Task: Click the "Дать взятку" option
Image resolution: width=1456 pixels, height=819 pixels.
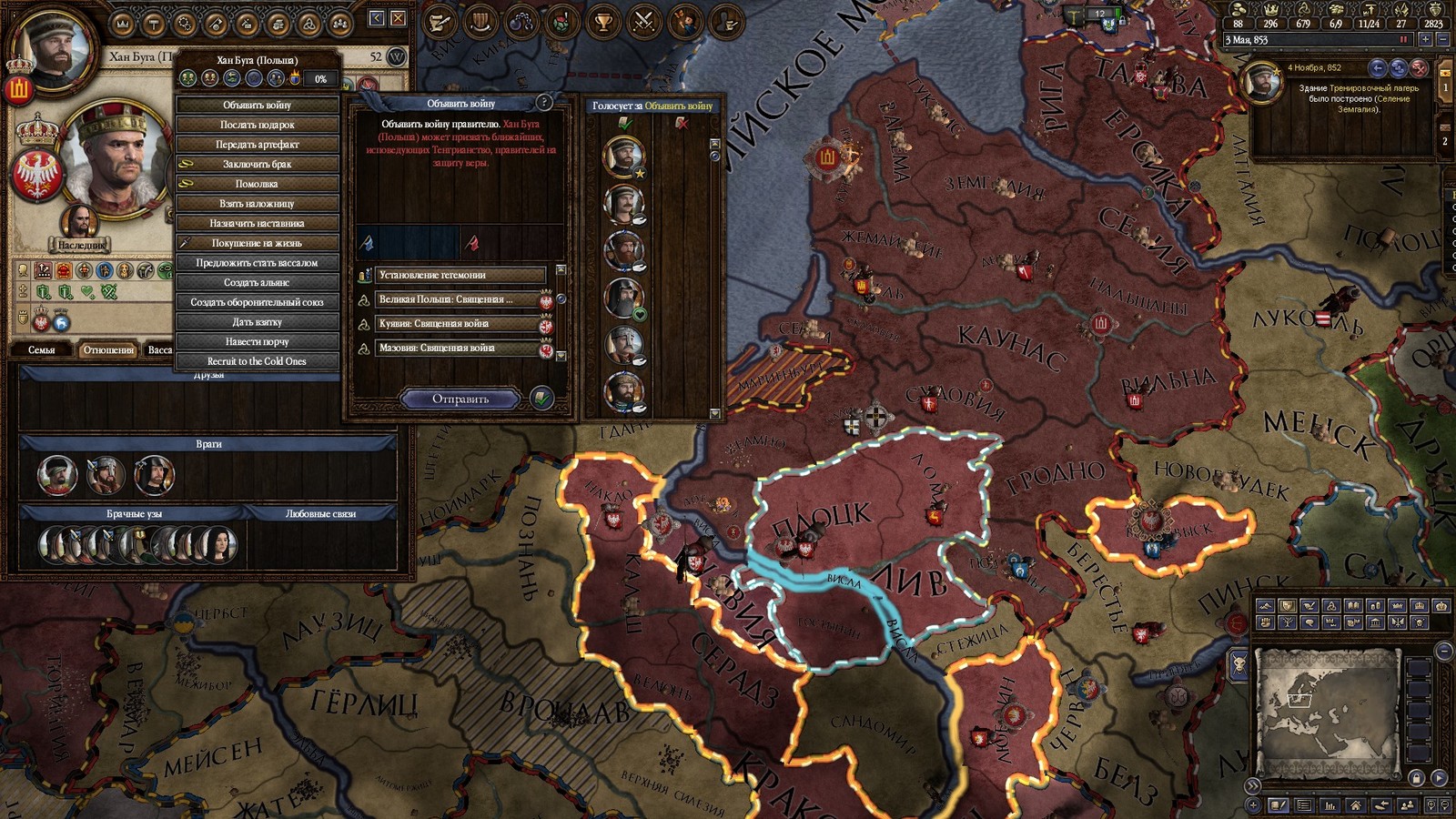Action: tap(258, 322)
